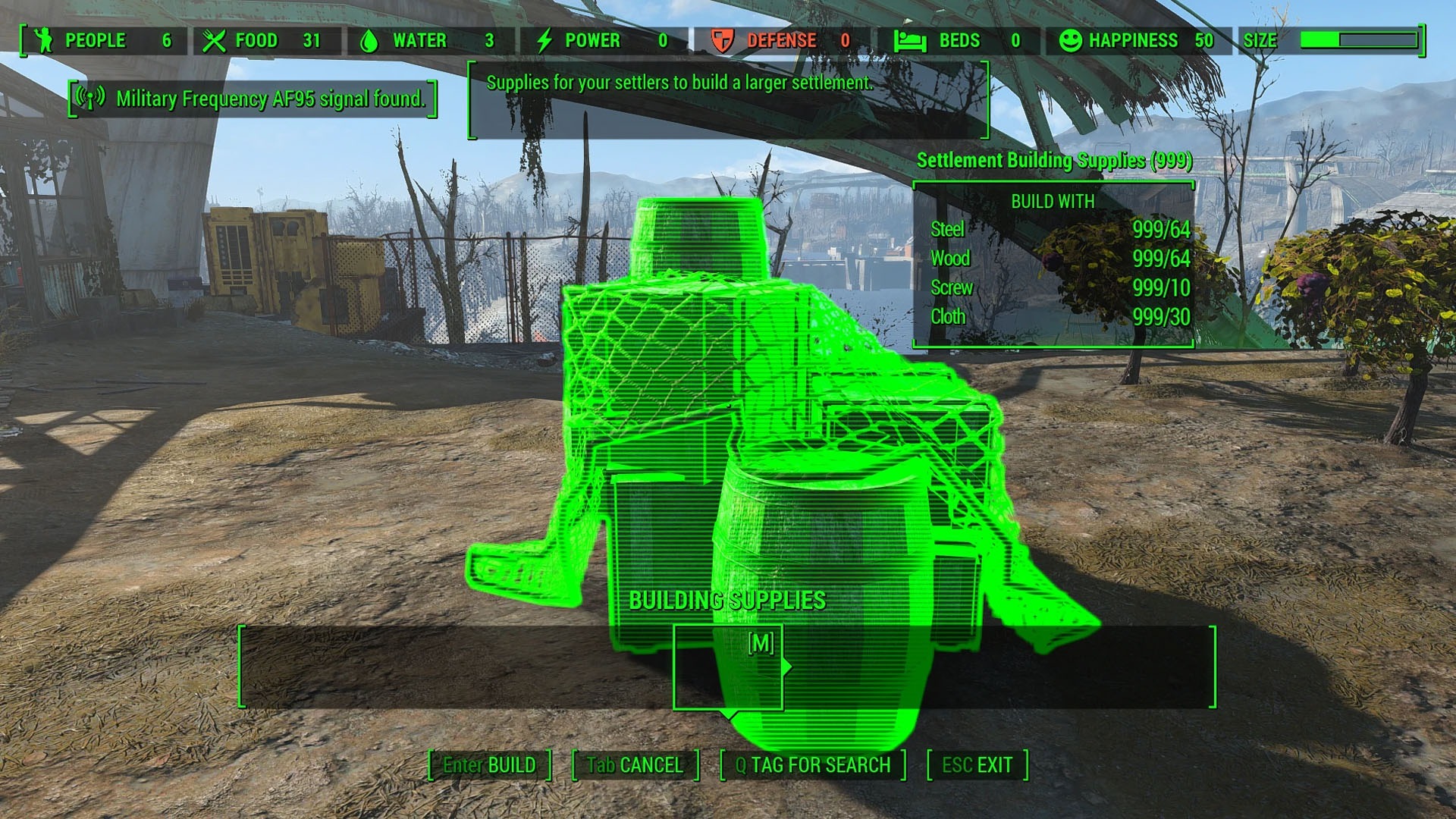Select the Steel 999/64 resource row
Screen dimensions: 1456x819
pyautogui.click(x=1053, y=230)
